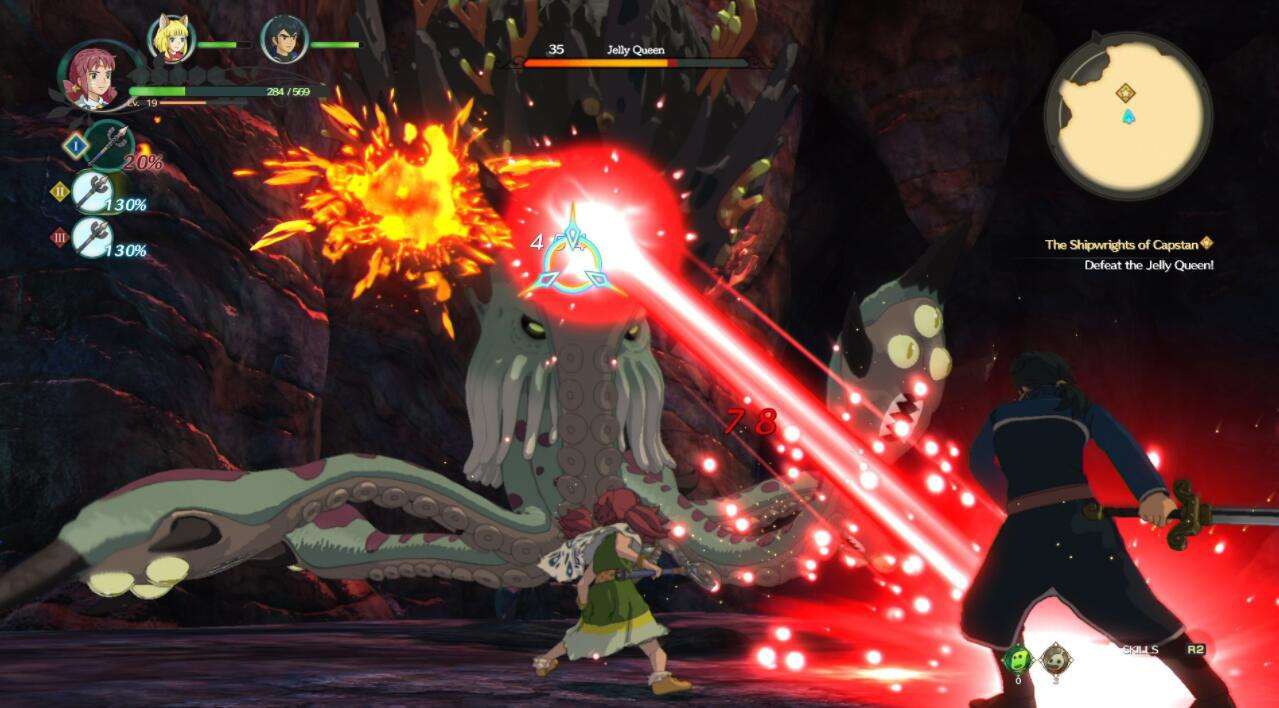This screenshot has width=1279, height=708.
Task: Click the green higgledy icon
Action: click(1018, 658)
